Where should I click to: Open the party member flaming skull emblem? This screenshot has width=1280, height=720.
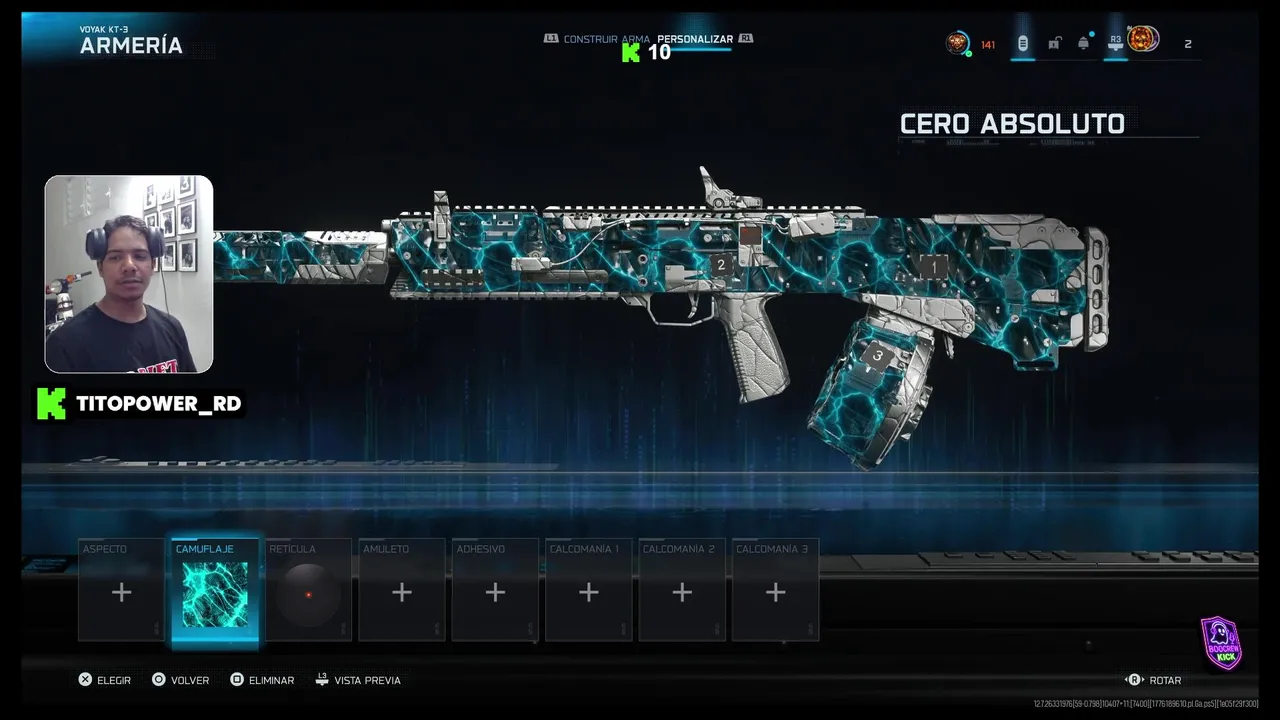[1143, 40]
